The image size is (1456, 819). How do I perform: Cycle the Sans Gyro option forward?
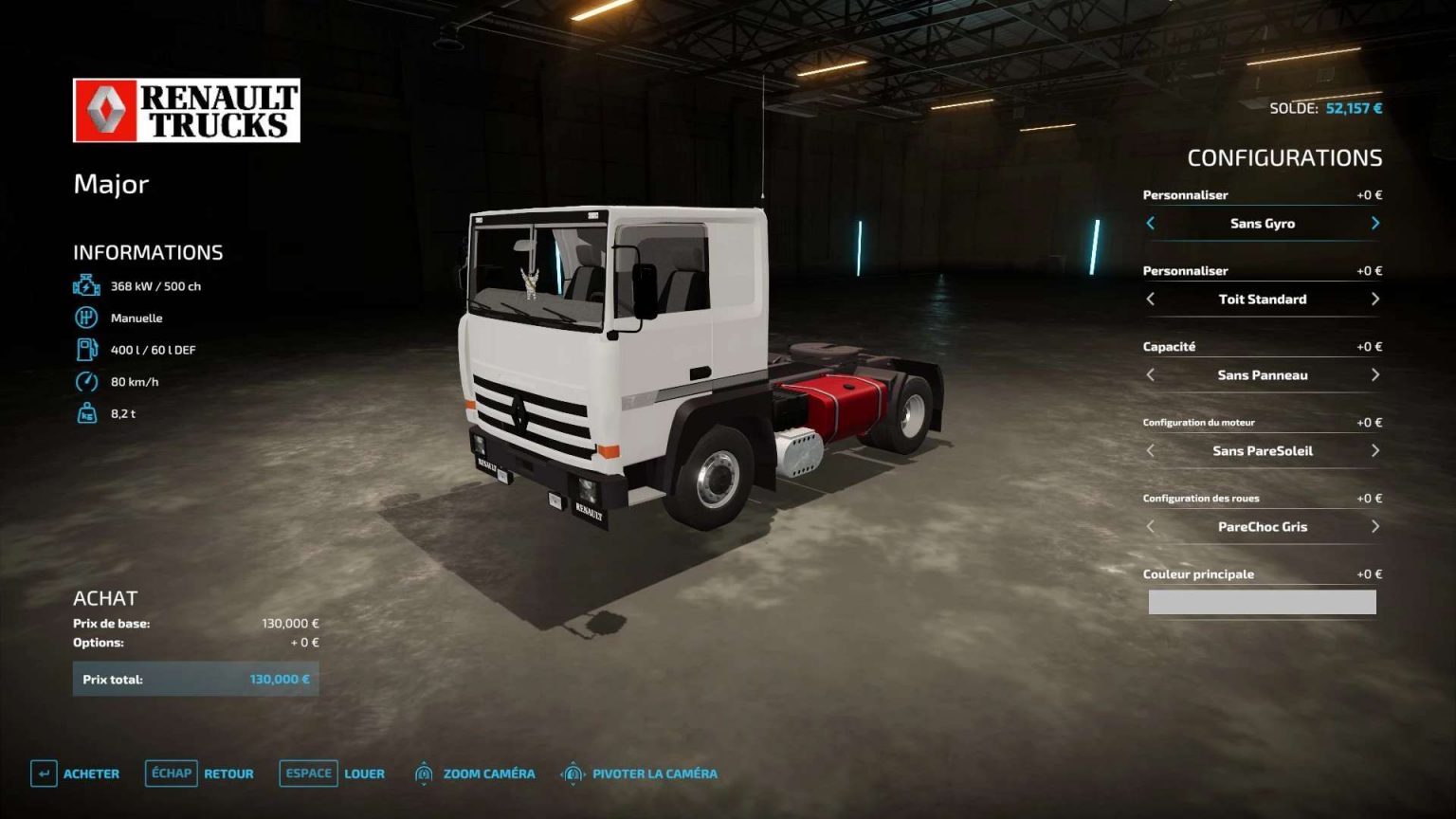(1374, 224)
